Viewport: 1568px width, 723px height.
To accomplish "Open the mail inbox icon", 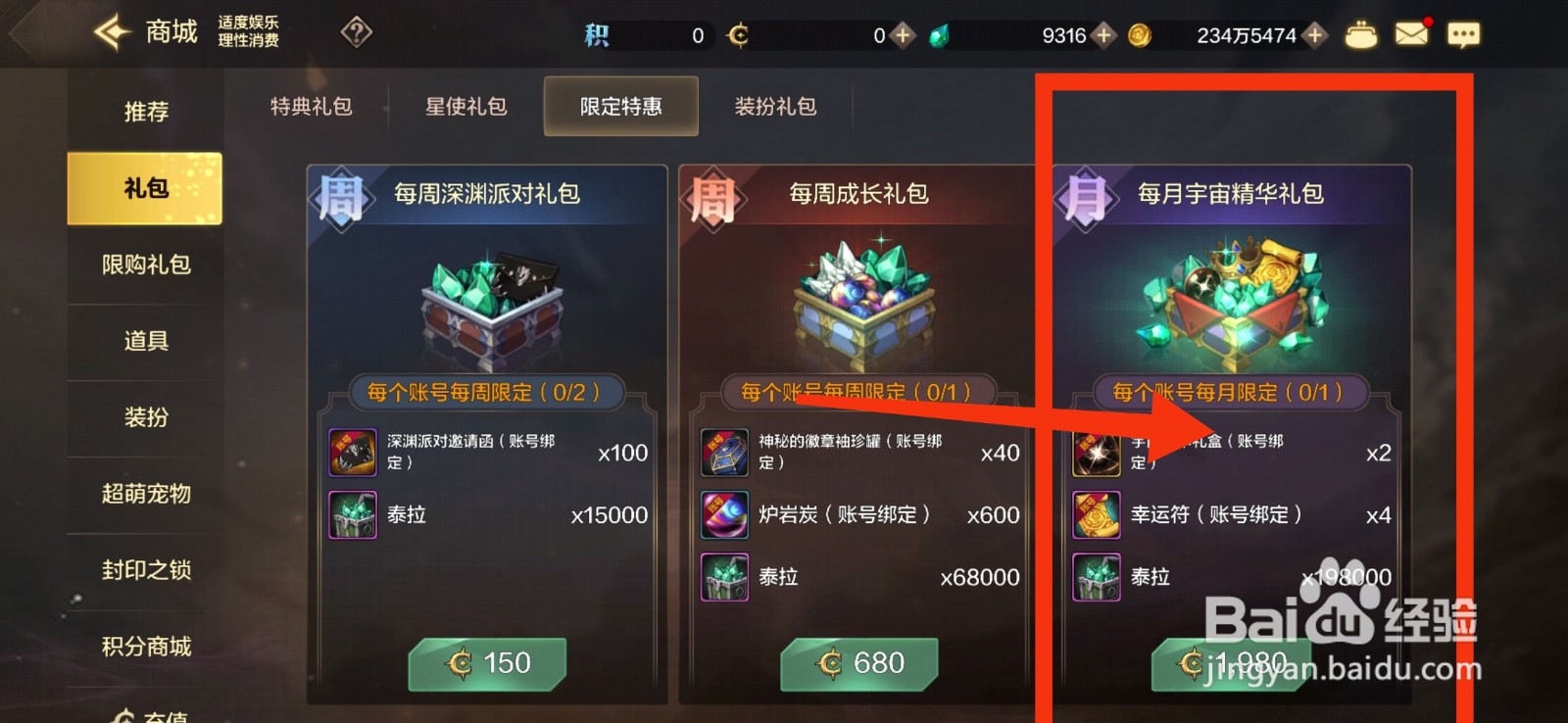I will [1411, 32].
